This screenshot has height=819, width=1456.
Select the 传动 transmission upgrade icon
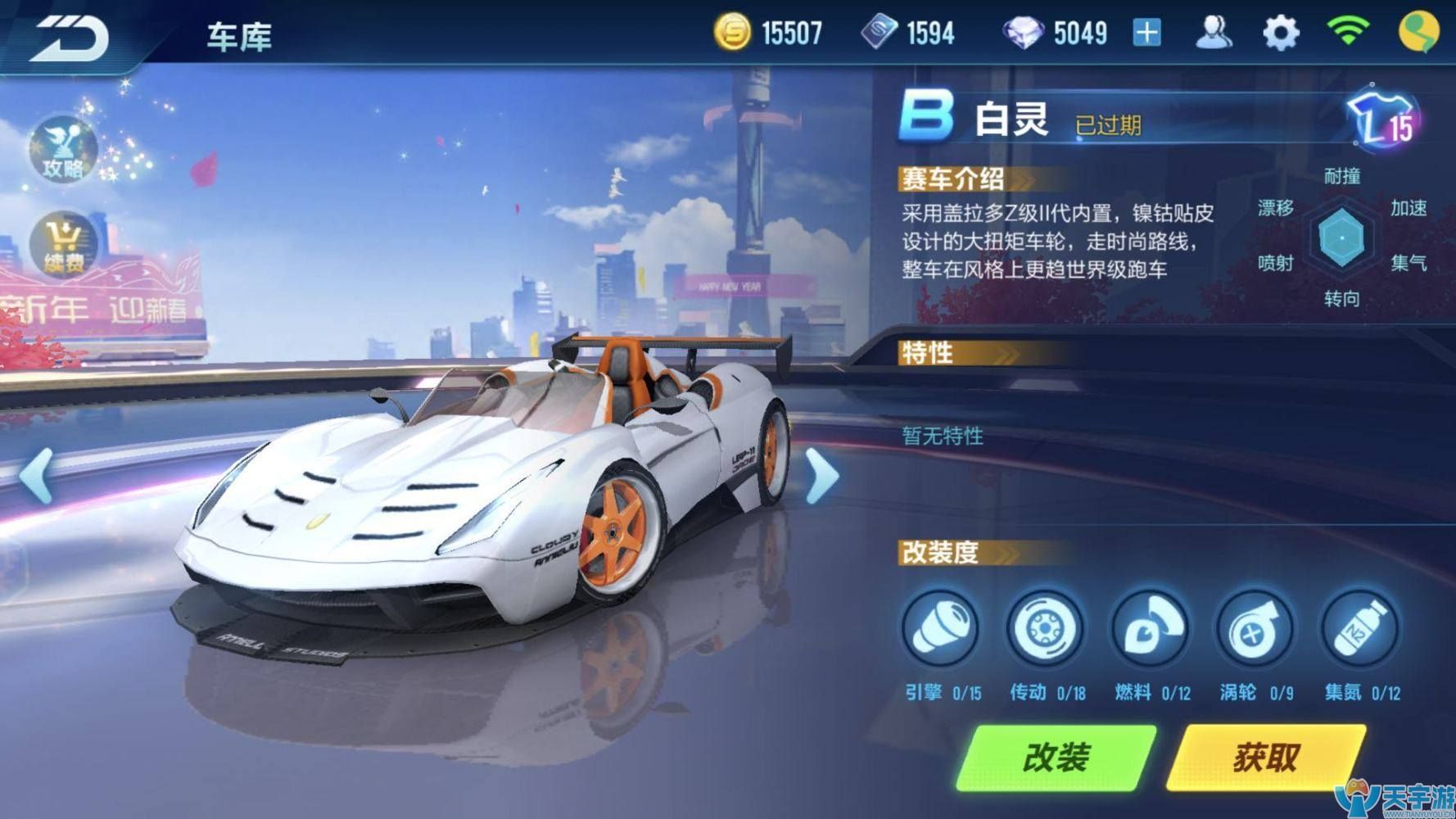point(1046,630)
